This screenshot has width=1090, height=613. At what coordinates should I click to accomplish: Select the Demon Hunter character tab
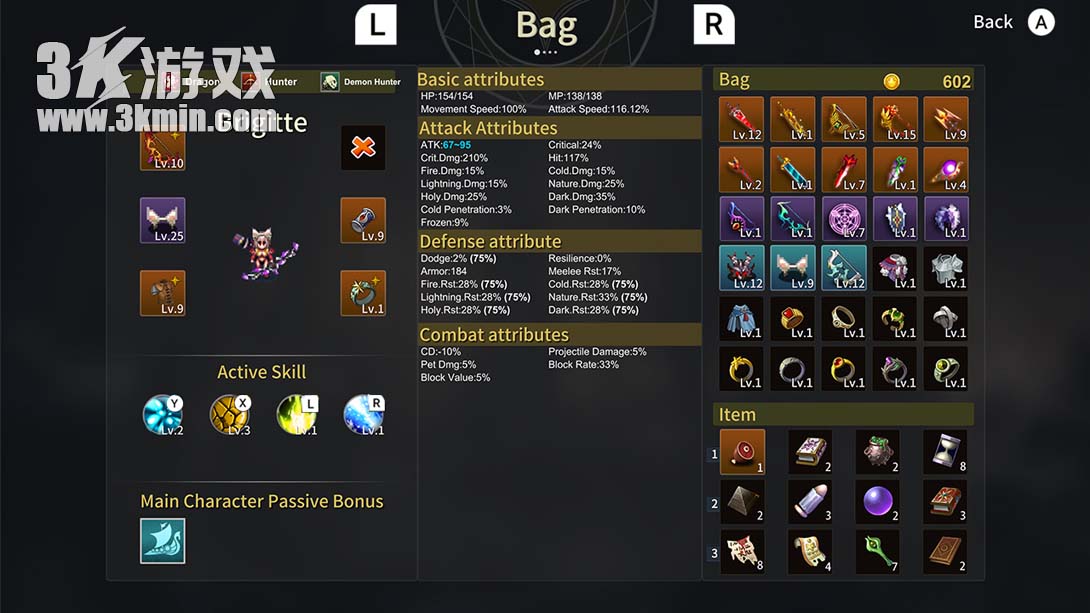(361, 82)
